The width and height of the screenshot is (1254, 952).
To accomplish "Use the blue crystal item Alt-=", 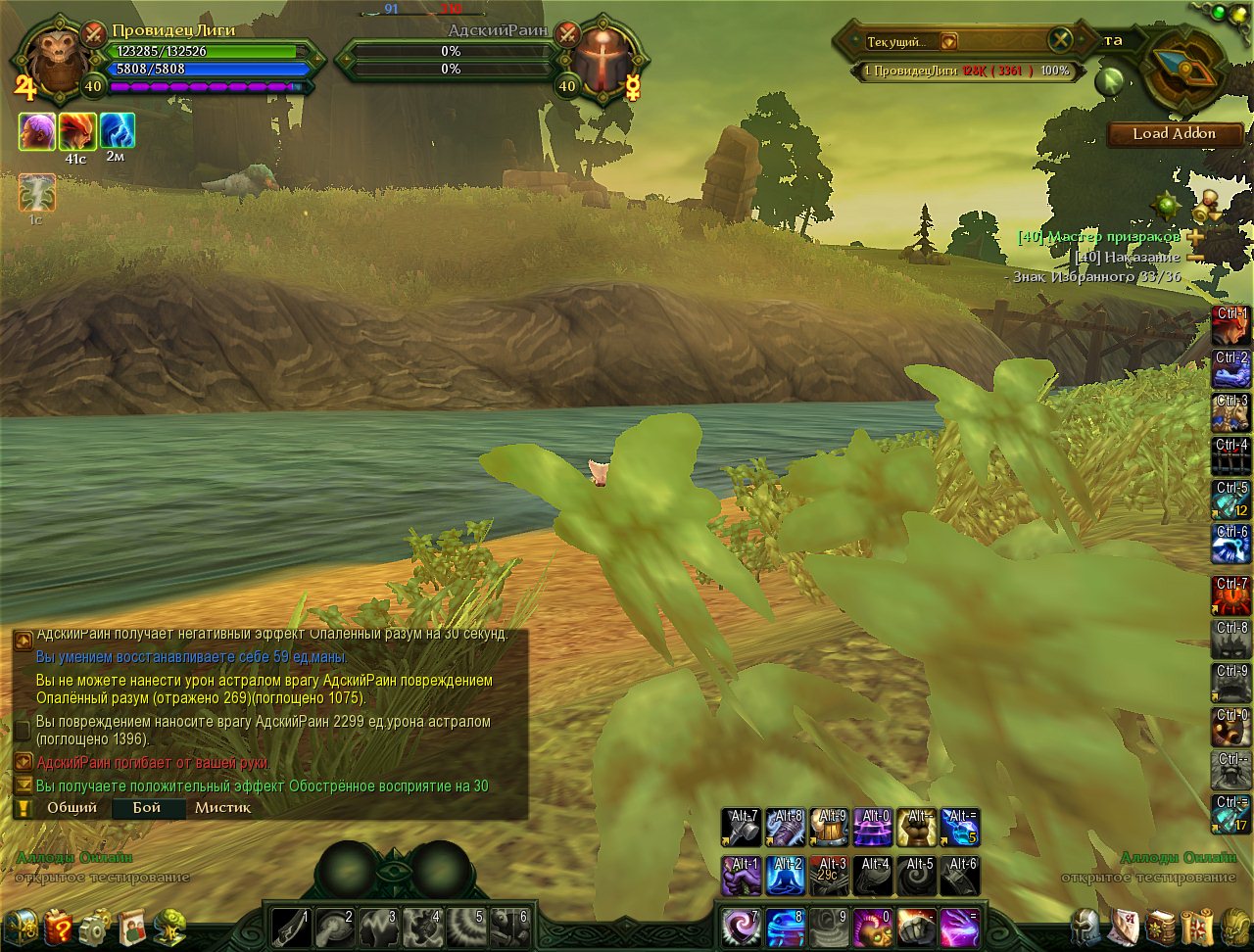I will coord(960,828).
